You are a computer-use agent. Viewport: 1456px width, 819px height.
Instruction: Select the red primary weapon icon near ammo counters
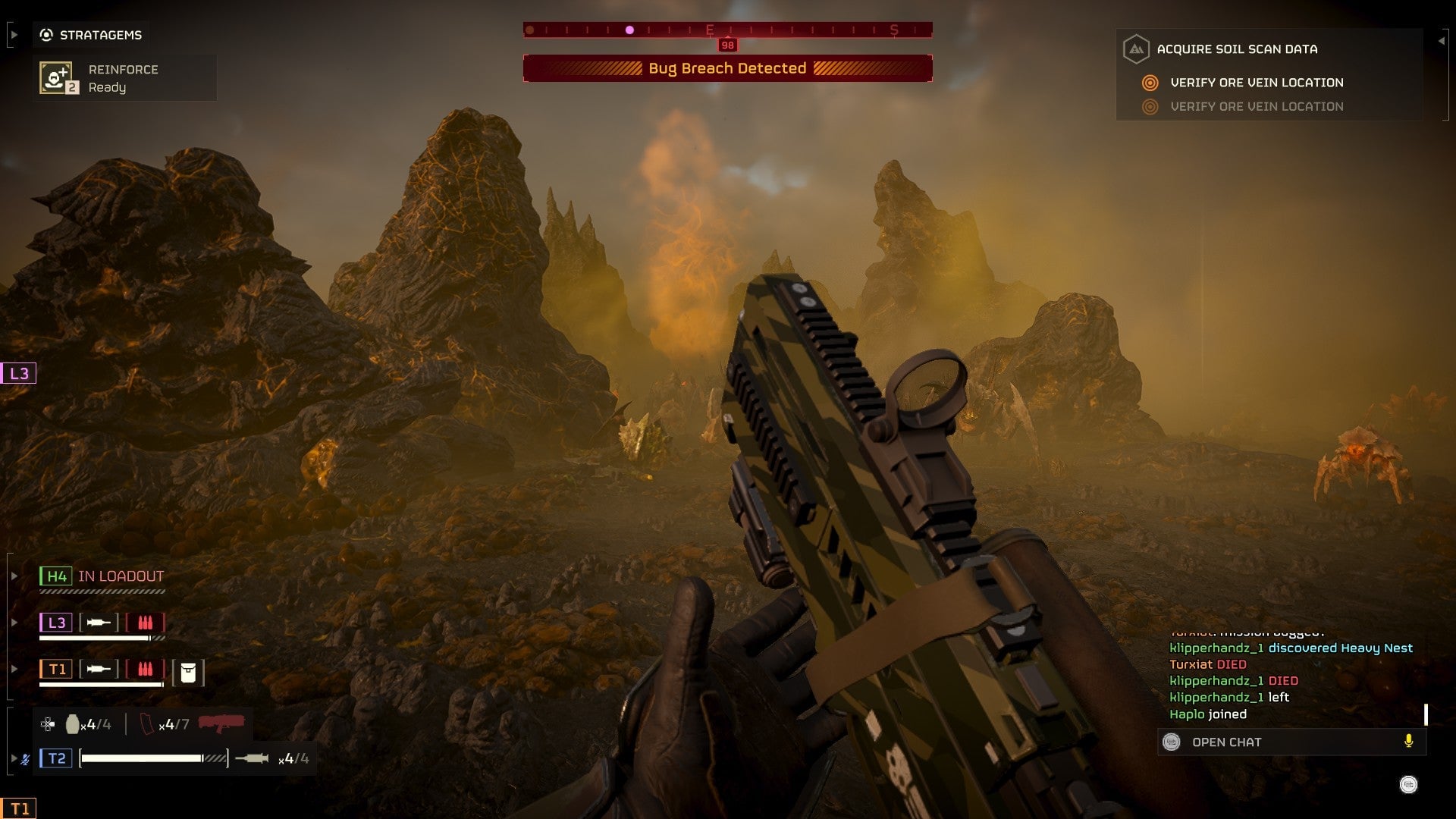click(221, 724)
